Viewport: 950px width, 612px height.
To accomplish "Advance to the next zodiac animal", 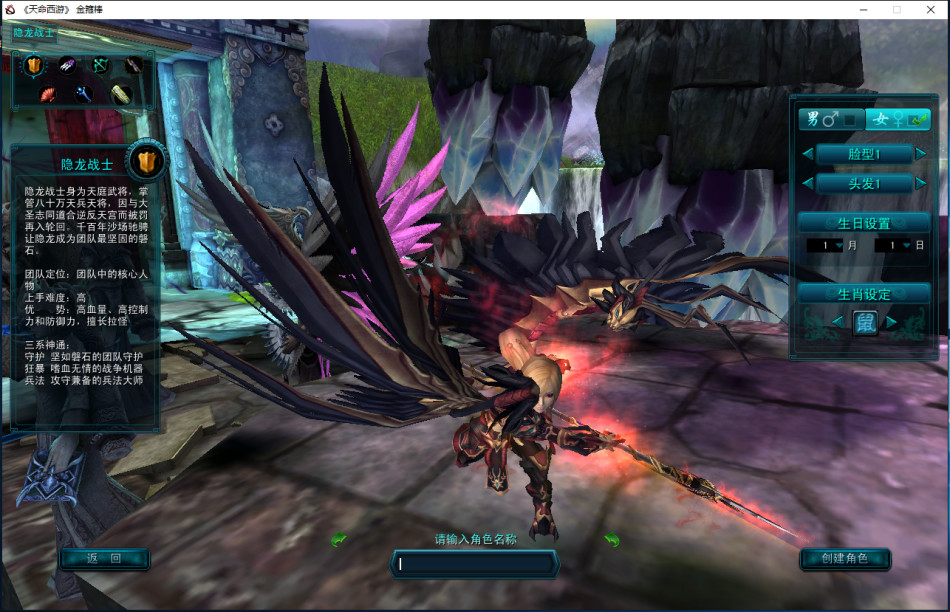I will [x=892, y=322].
